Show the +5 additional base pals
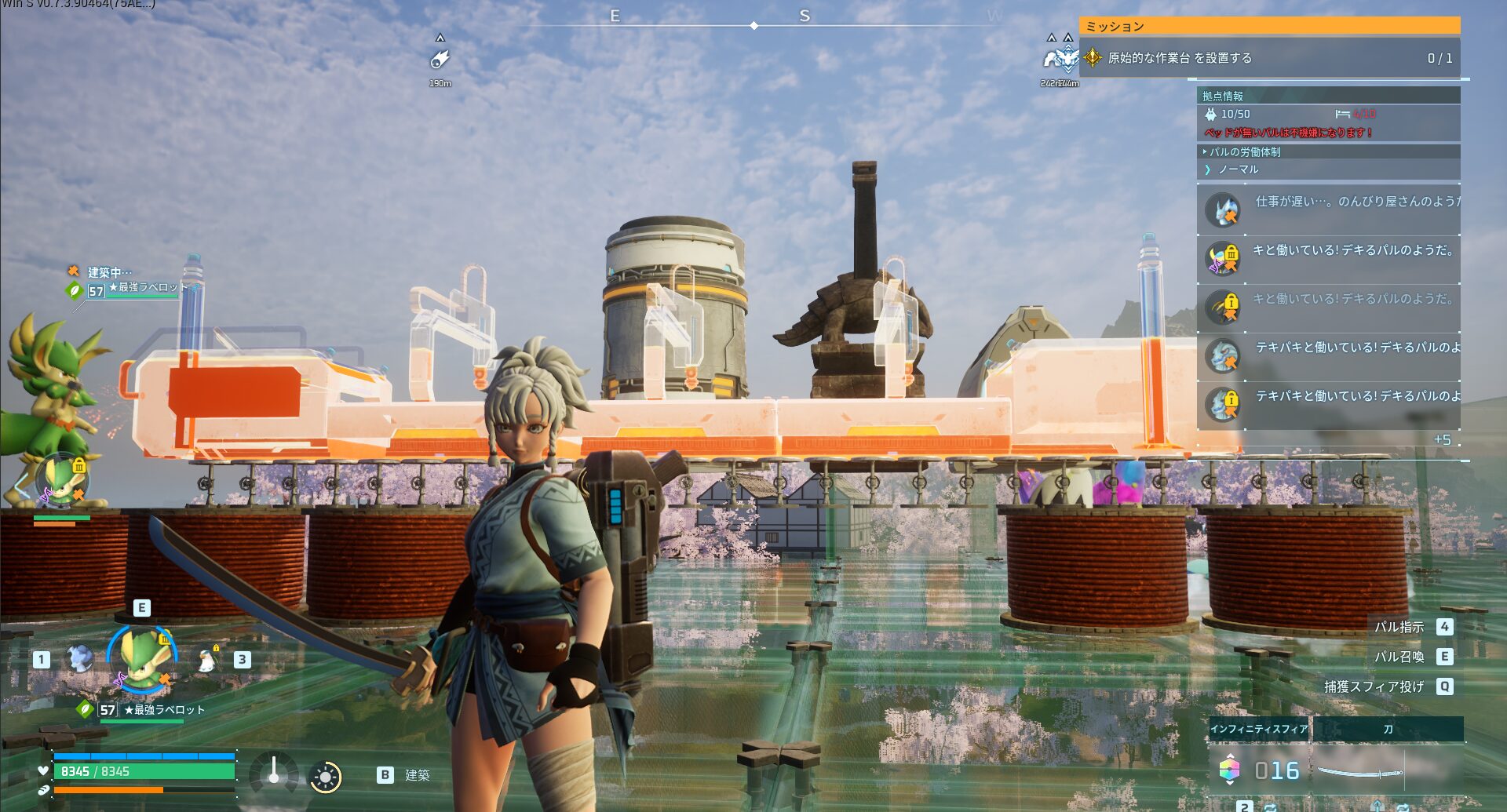This screenshot has width=1507, height=812. click(1442, 439)
